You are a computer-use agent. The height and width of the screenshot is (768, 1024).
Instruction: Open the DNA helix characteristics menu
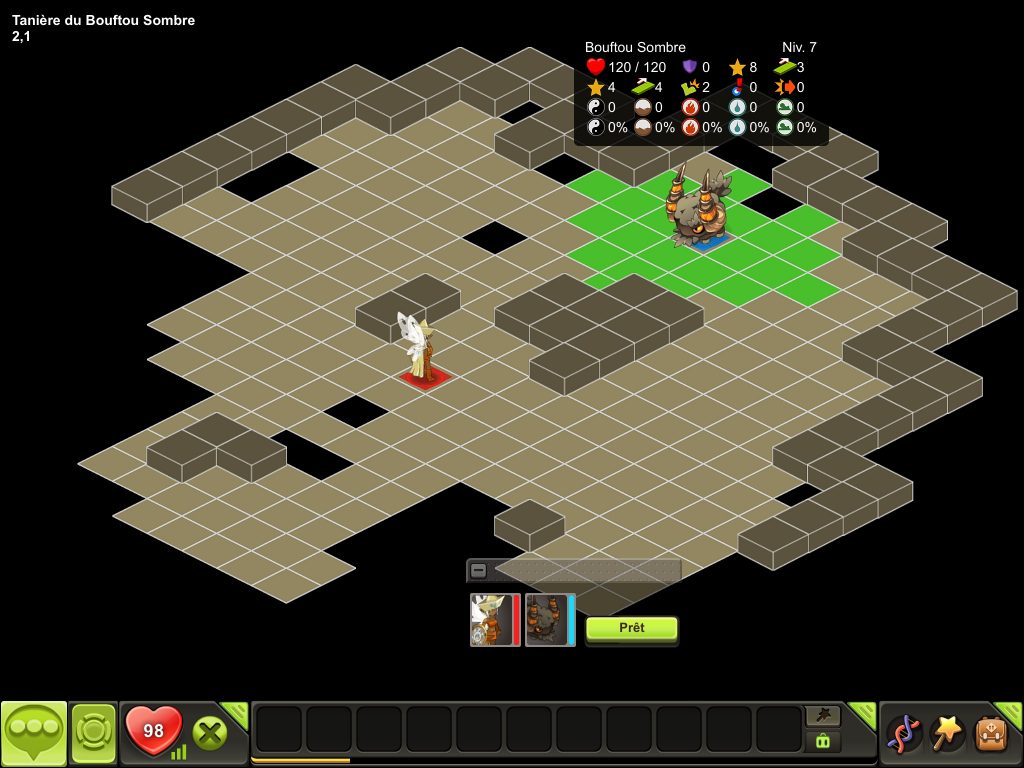[903, 733]
